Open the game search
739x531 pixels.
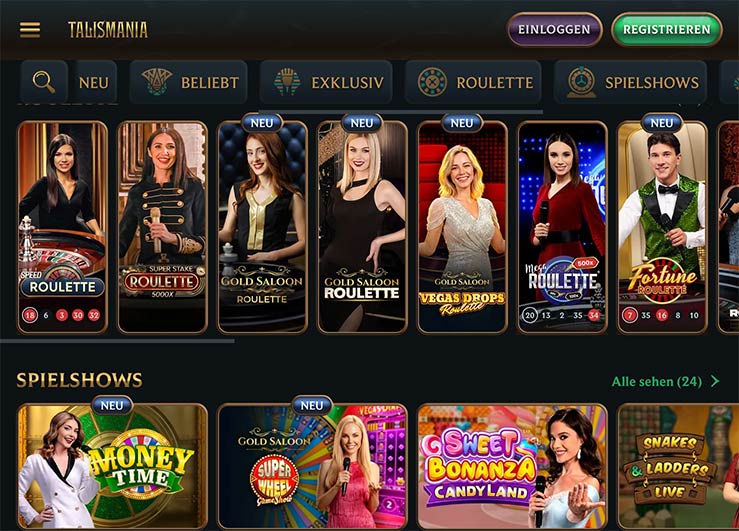click(x=44, y=82)
